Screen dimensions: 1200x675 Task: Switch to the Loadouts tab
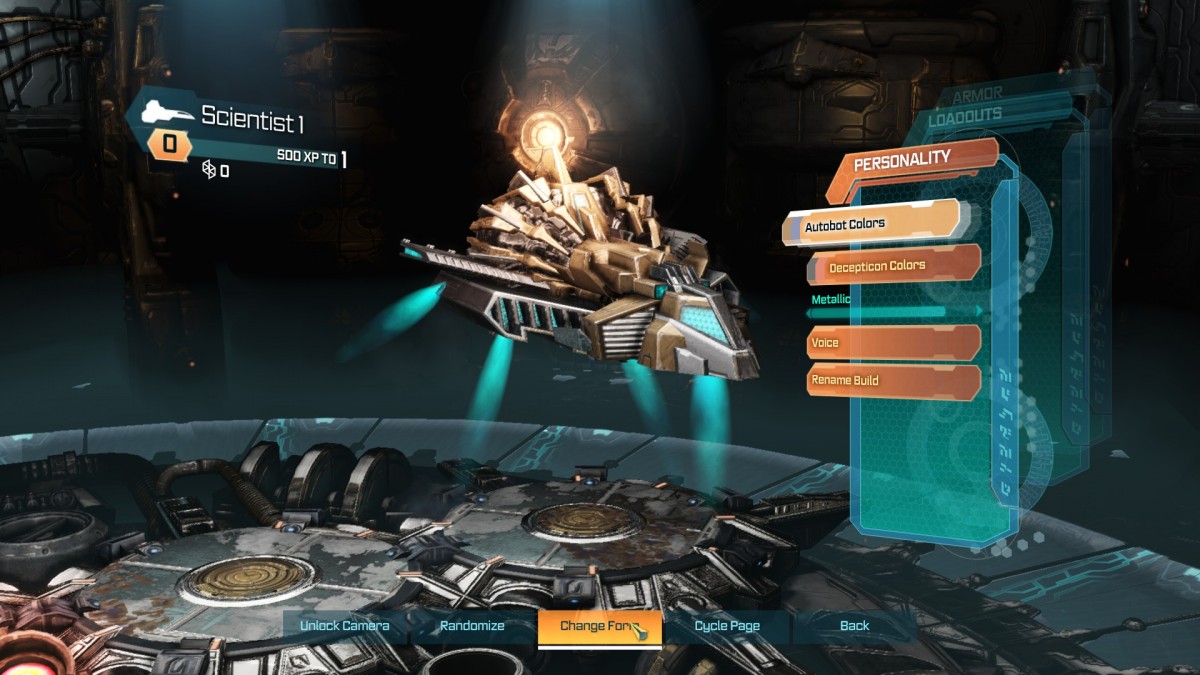coord(964,117)
